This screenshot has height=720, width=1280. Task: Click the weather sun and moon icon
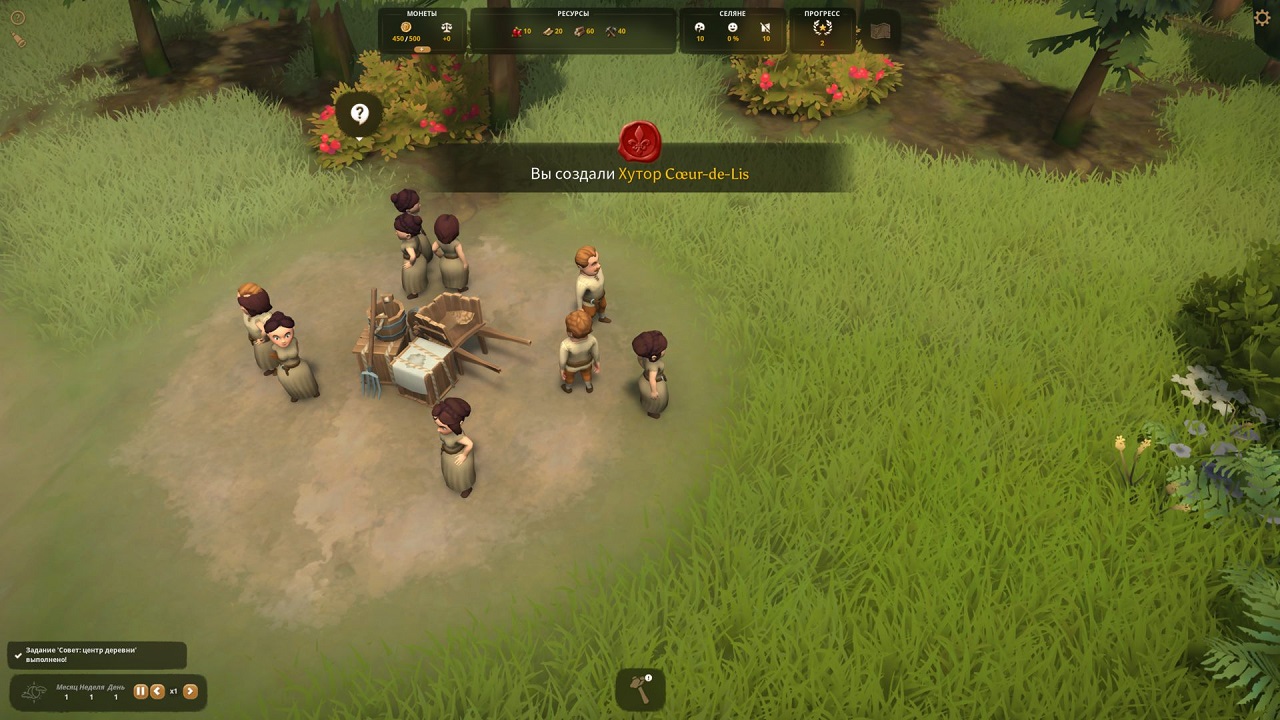click(34, 692)
